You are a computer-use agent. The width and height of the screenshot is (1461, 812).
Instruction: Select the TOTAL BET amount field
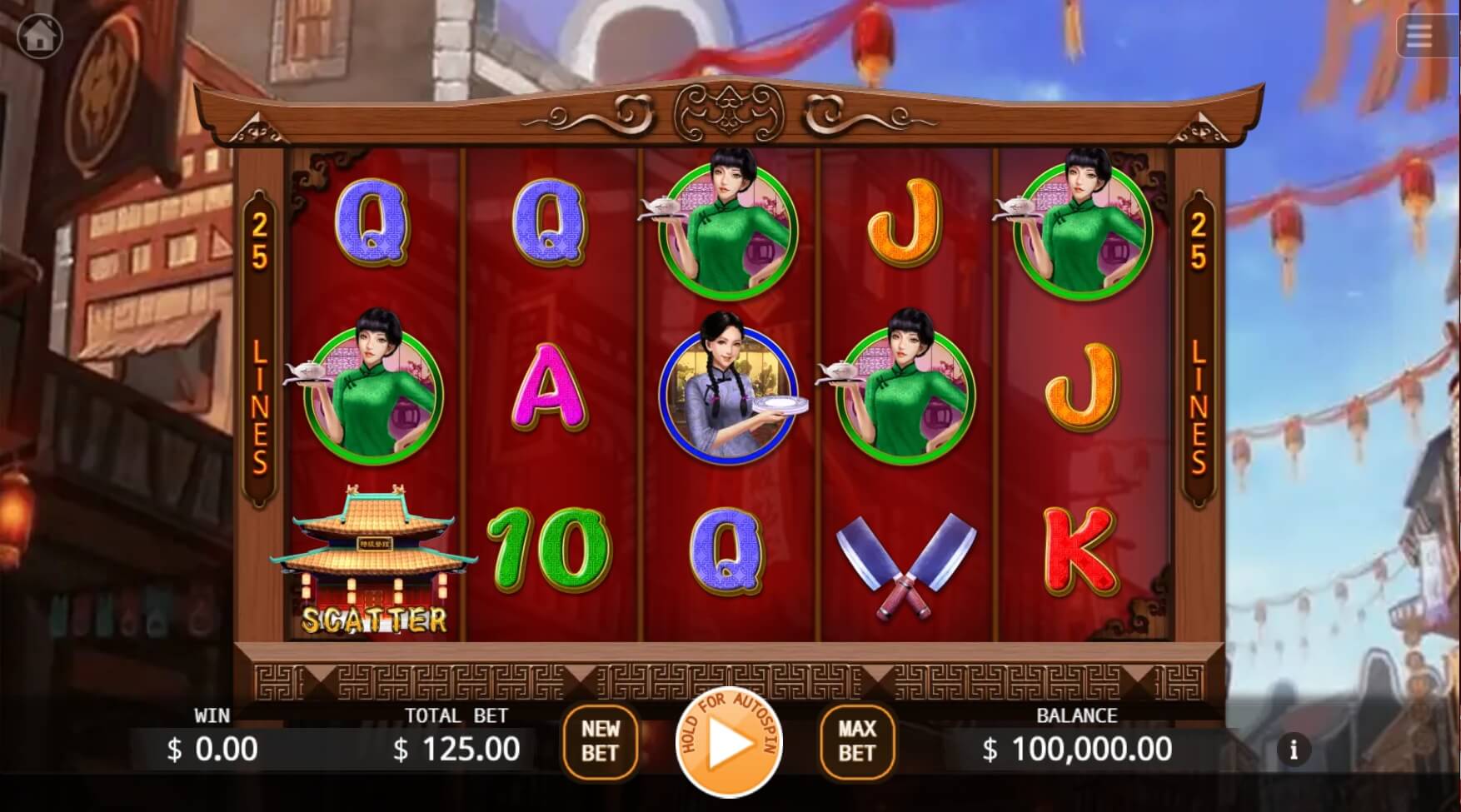pyautogui.click(x=456, y=750)
